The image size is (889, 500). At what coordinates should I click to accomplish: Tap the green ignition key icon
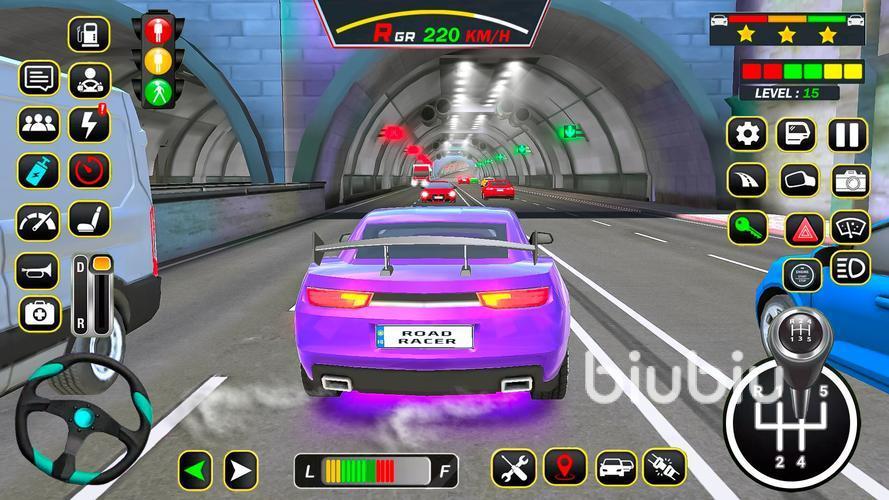click(746, 227)
